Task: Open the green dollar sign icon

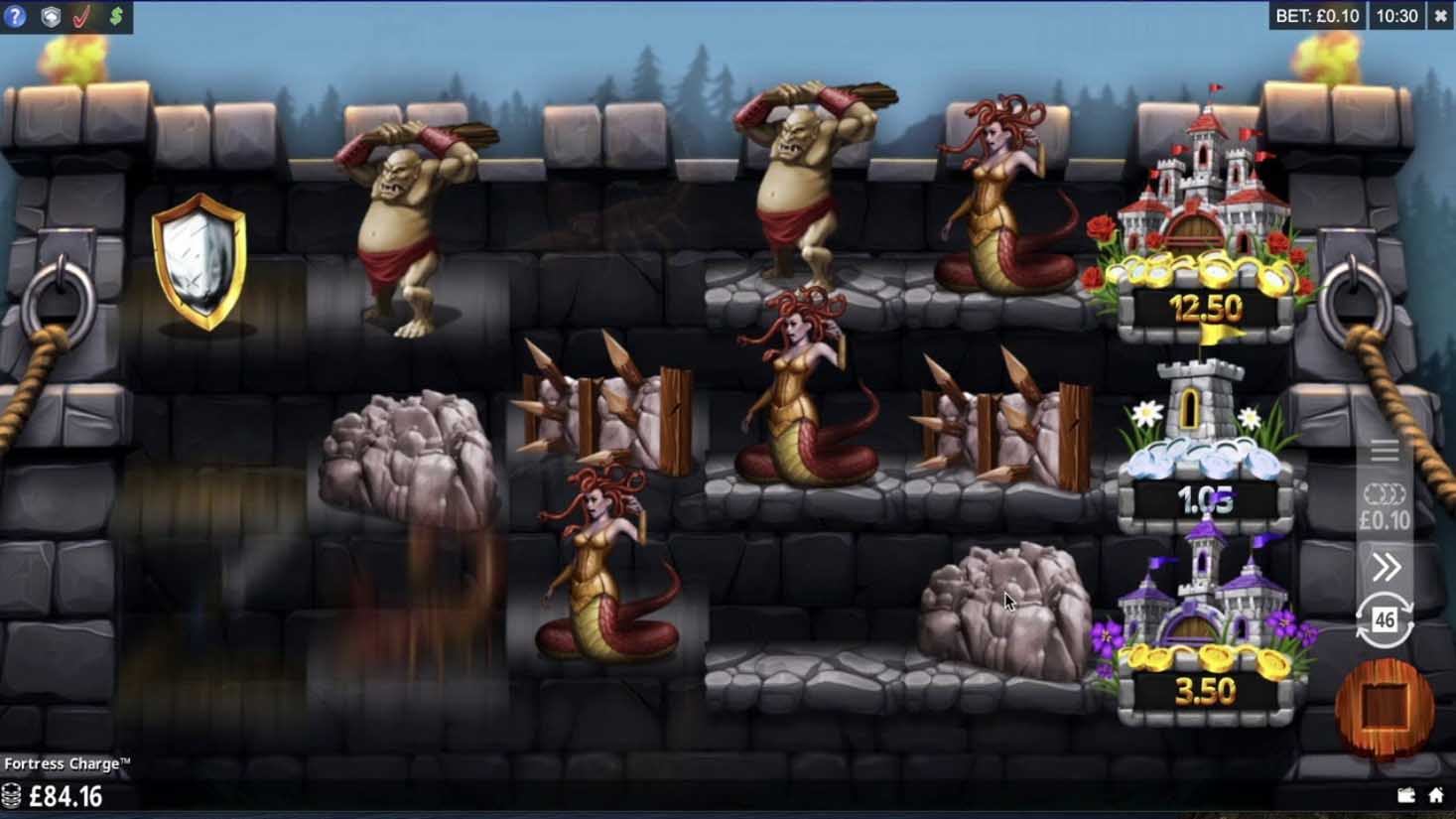Action: coord(116,17)
